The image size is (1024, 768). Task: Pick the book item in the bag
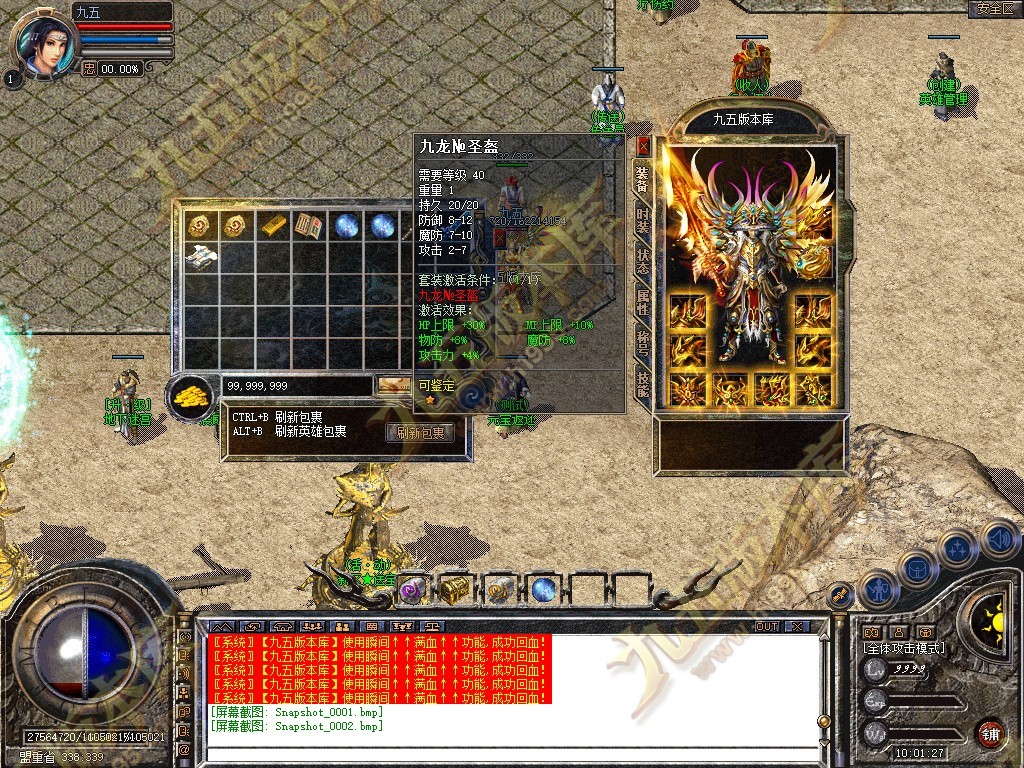309,226
